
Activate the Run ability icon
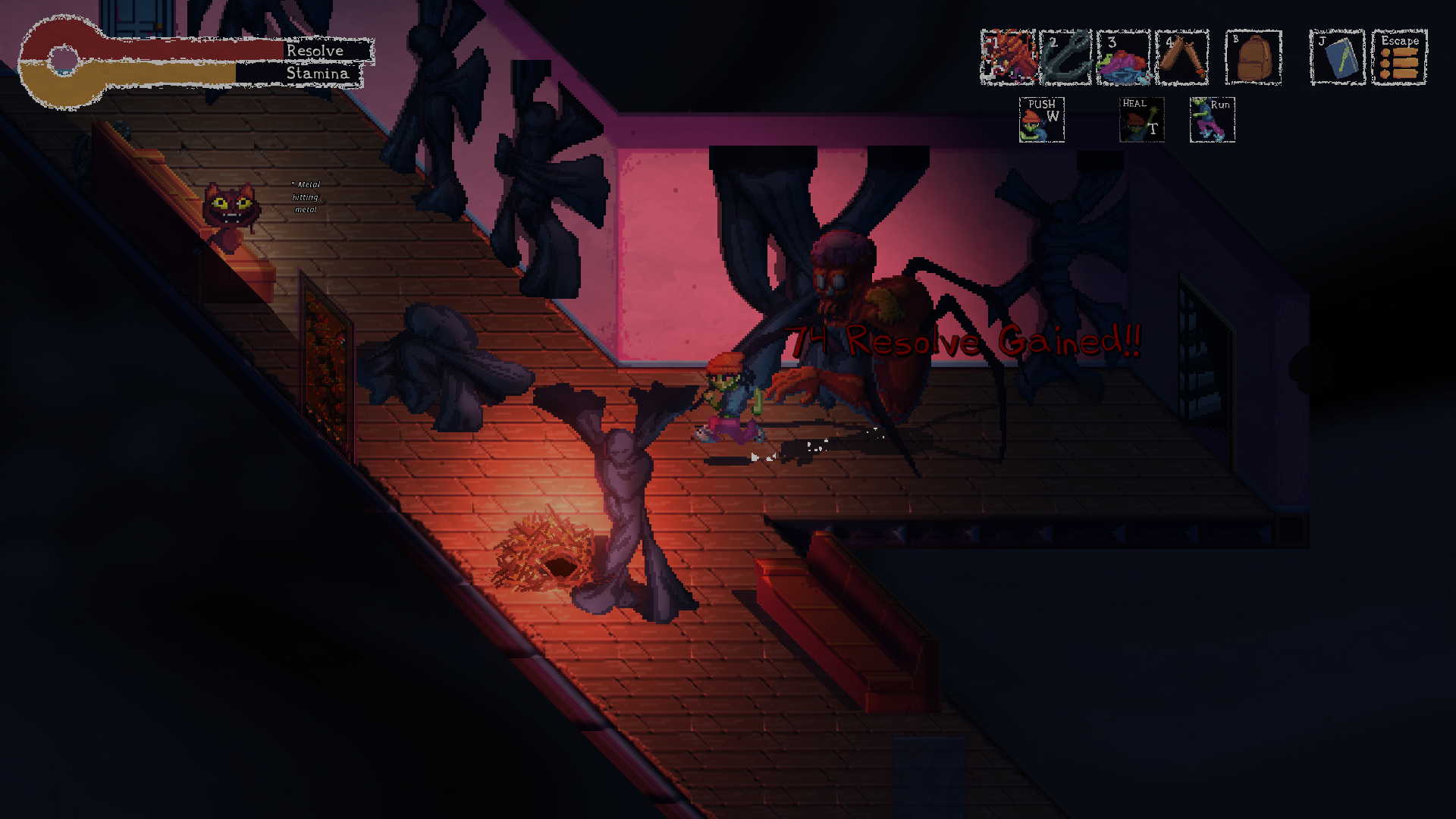tap(1212, 120)
